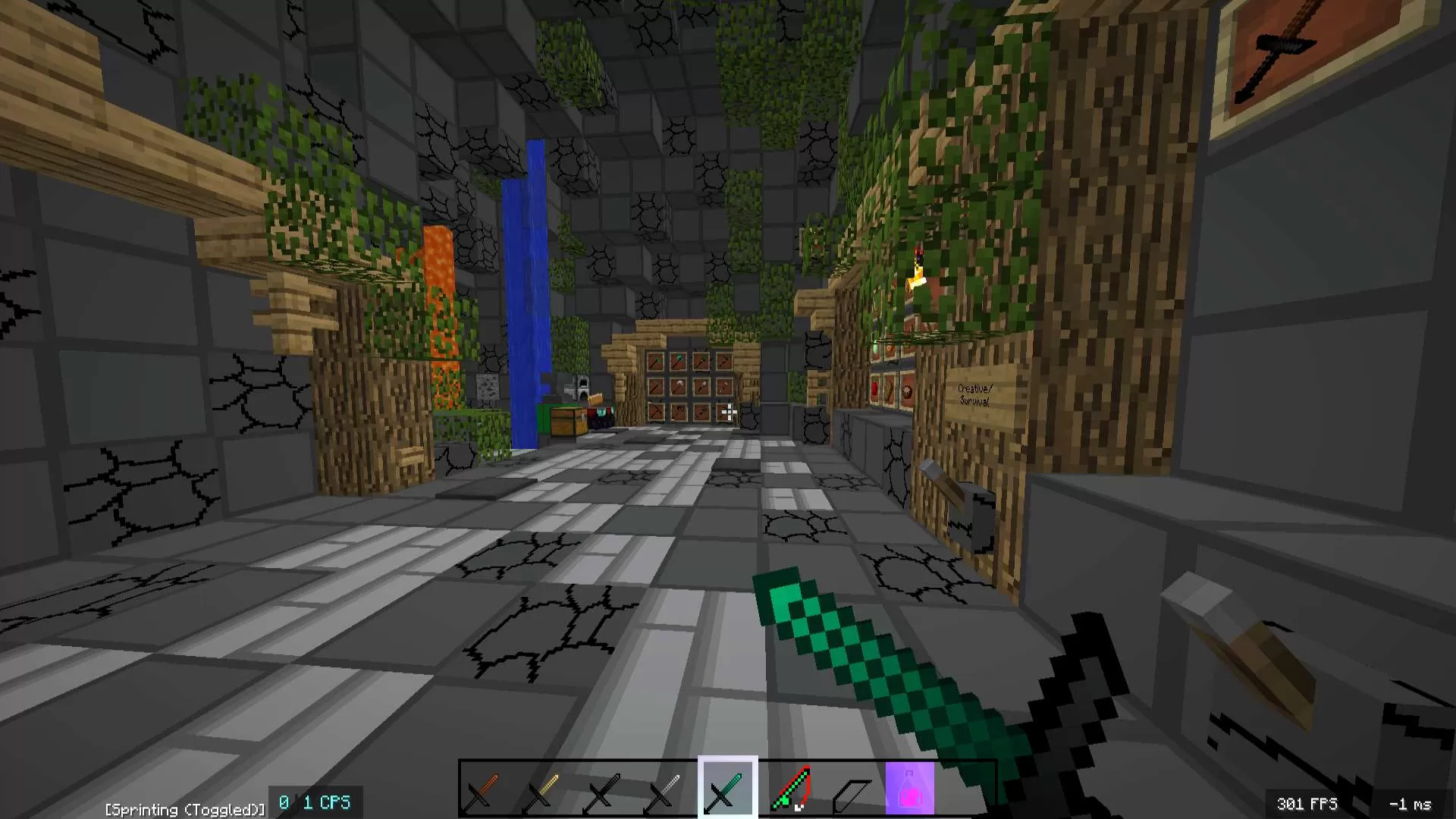Click the CPS counter display

(315, 802)
